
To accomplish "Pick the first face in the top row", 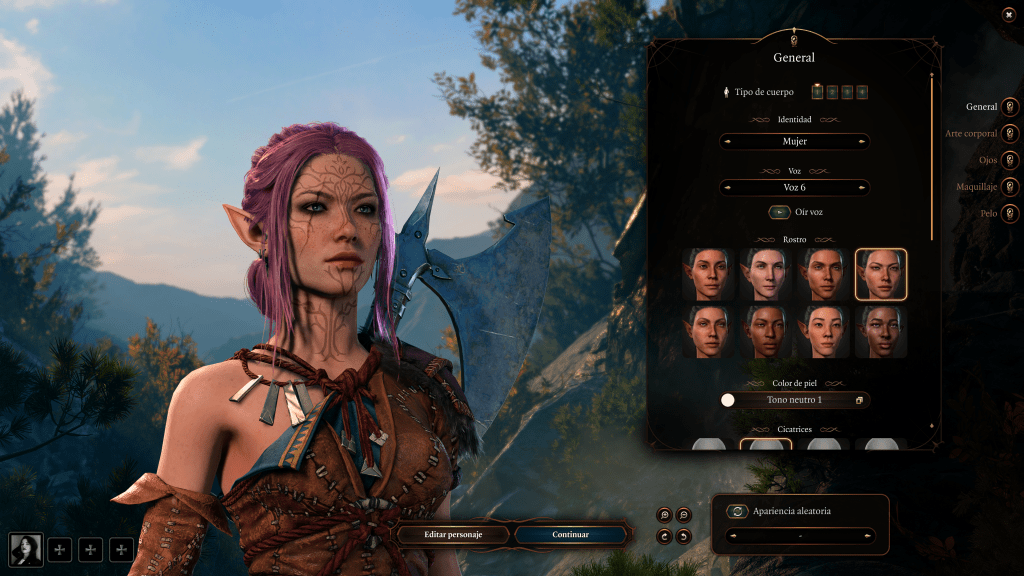I will 708,274.
